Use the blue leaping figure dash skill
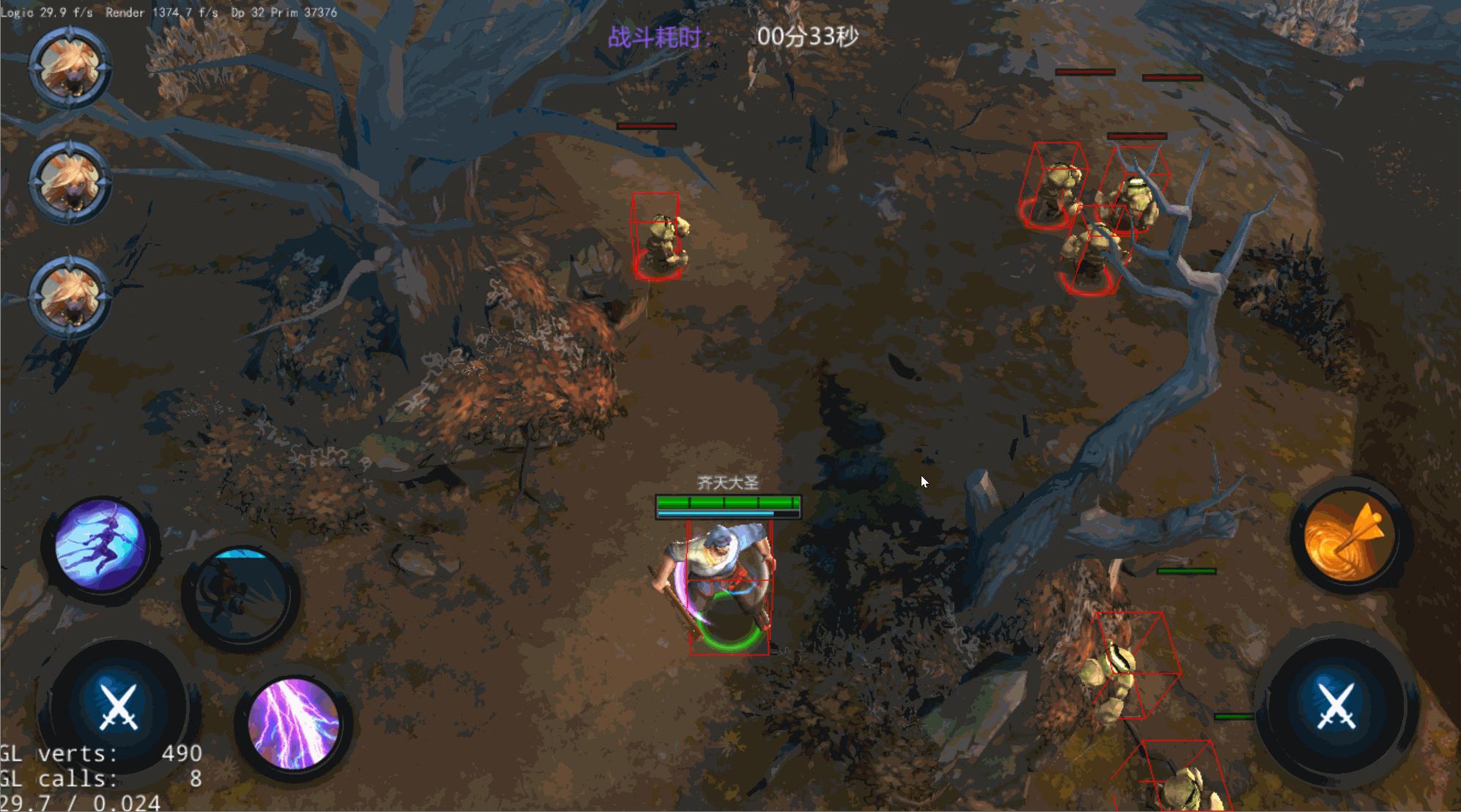Viewport: 1461px width, 812px height. (100, 545)
